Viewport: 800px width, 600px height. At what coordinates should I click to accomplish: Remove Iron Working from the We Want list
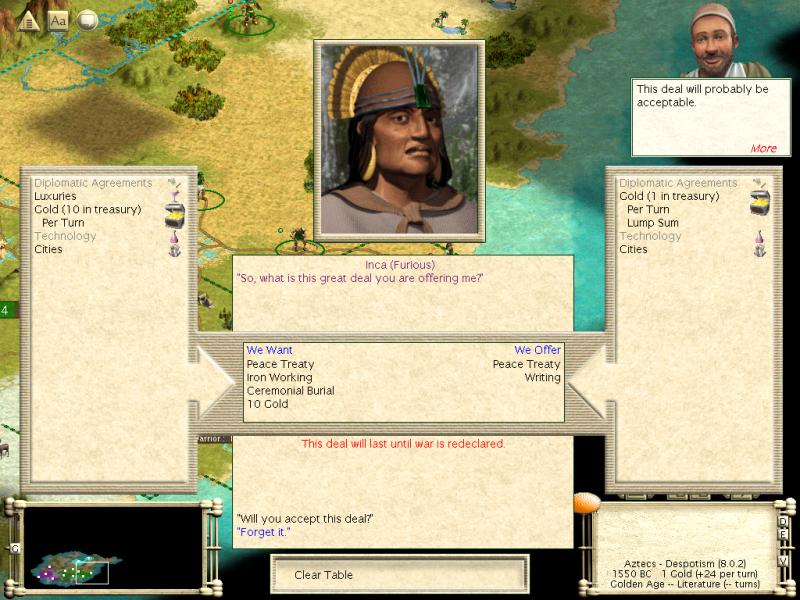point(279,378)
